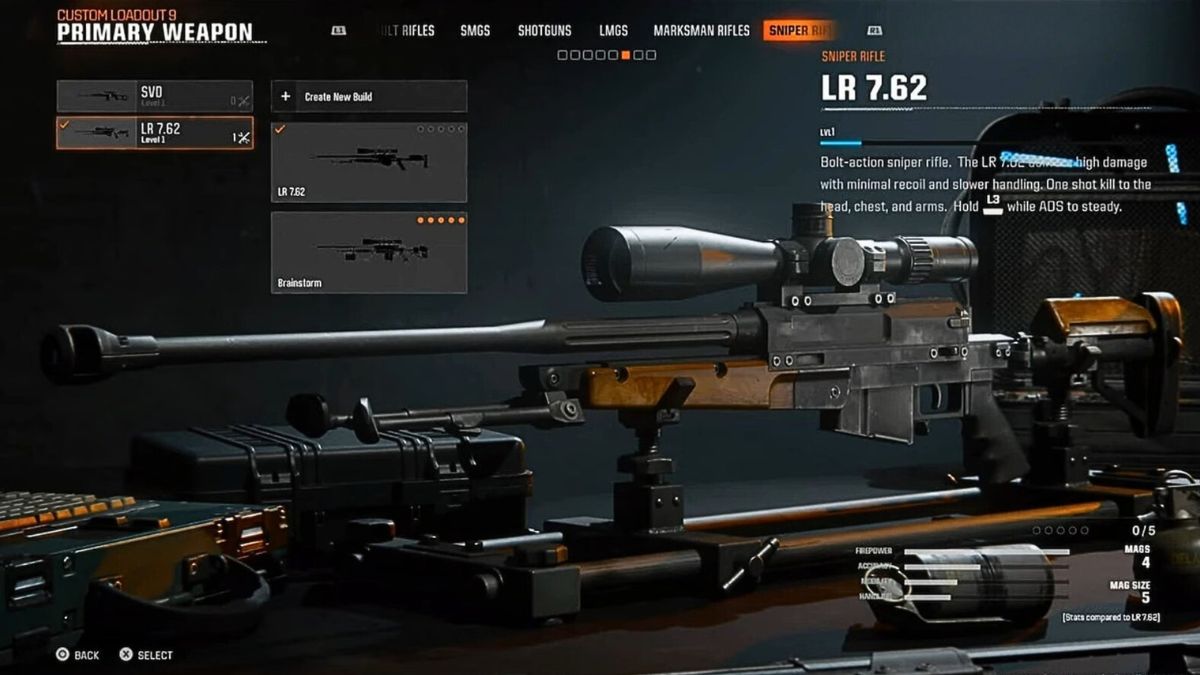This screenshot has height=675, width=1200.
Task: Choose the Sniper Rifles tab
Action: point(800,30)
